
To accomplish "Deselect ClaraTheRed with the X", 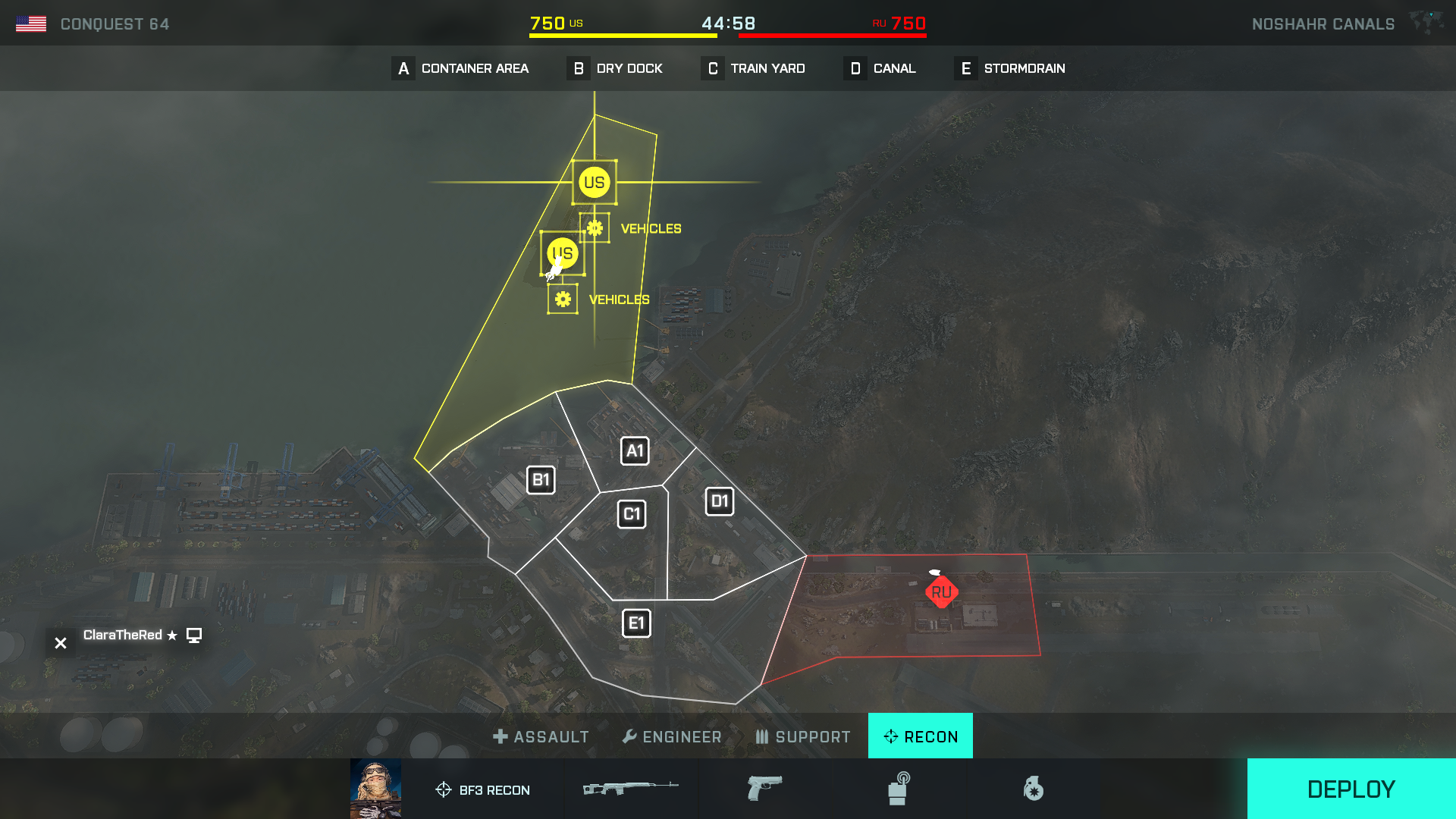I will [60, 642].
